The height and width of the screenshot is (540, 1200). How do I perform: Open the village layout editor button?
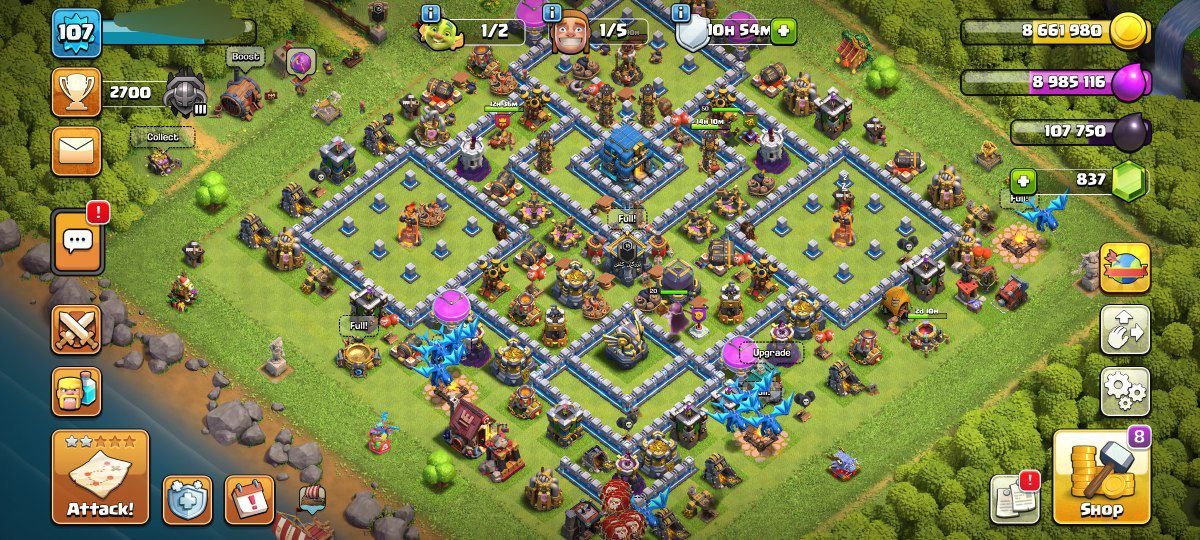1125,330
